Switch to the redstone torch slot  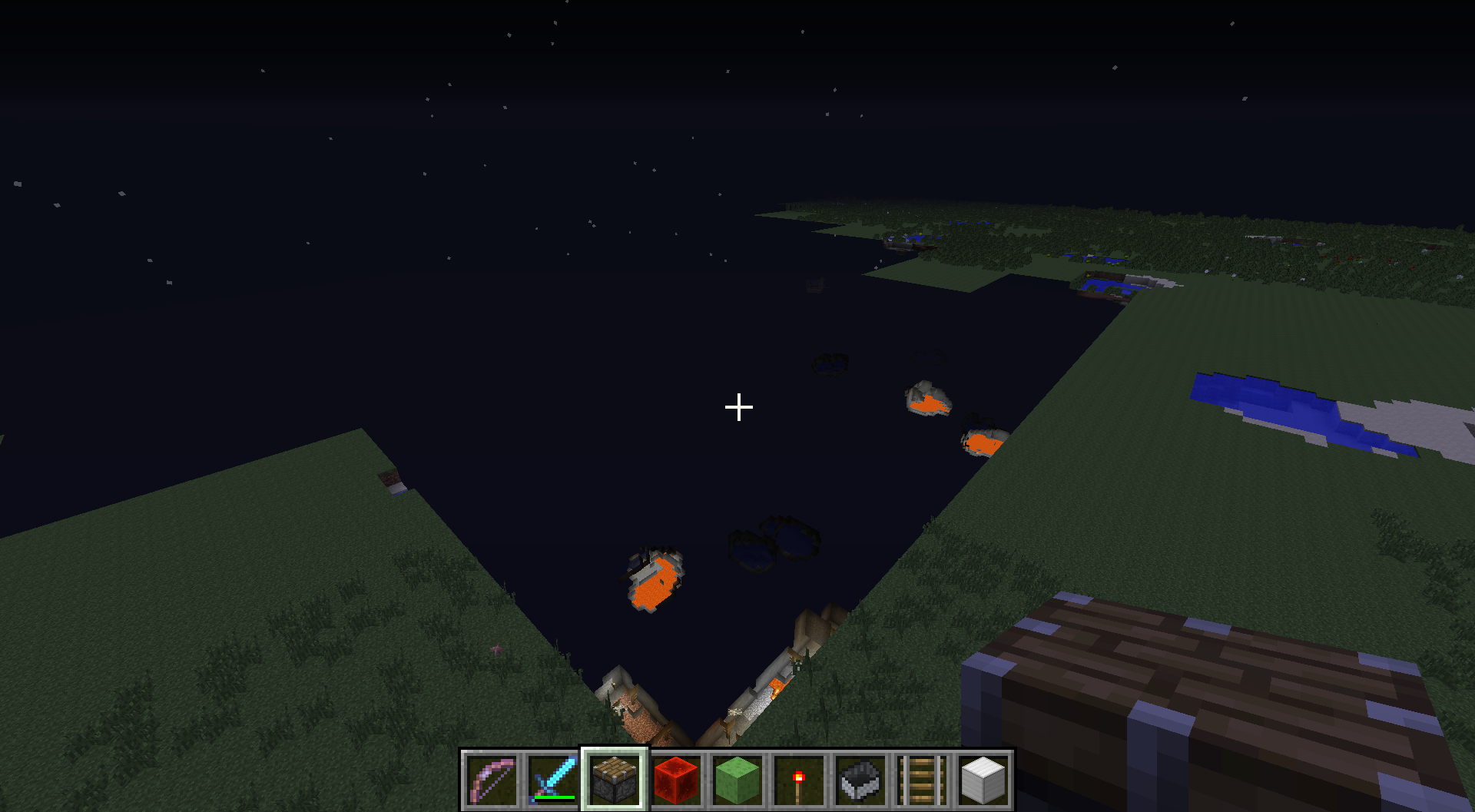(799, 780)
